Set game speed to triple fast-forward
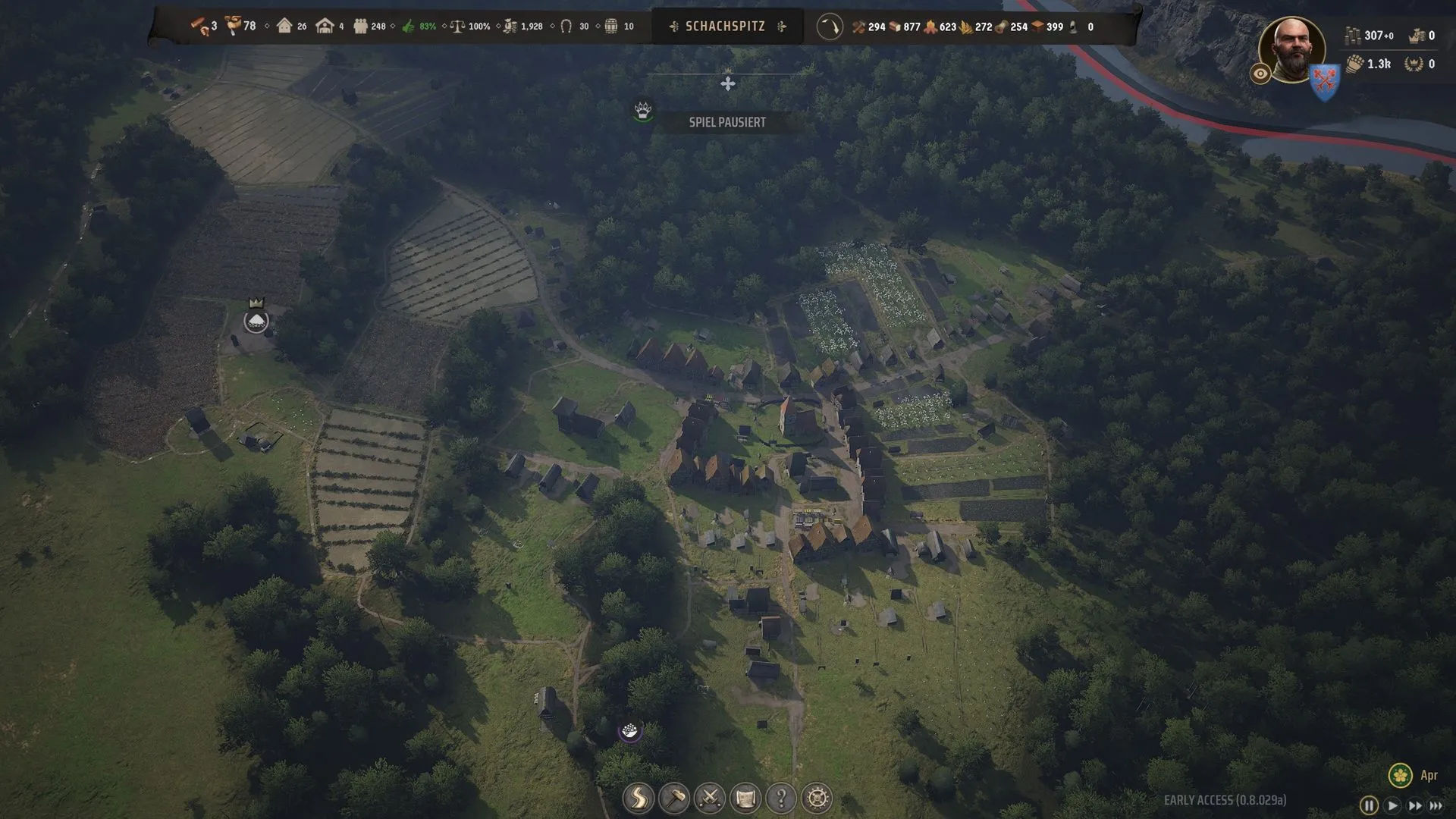 point(1436,805)
